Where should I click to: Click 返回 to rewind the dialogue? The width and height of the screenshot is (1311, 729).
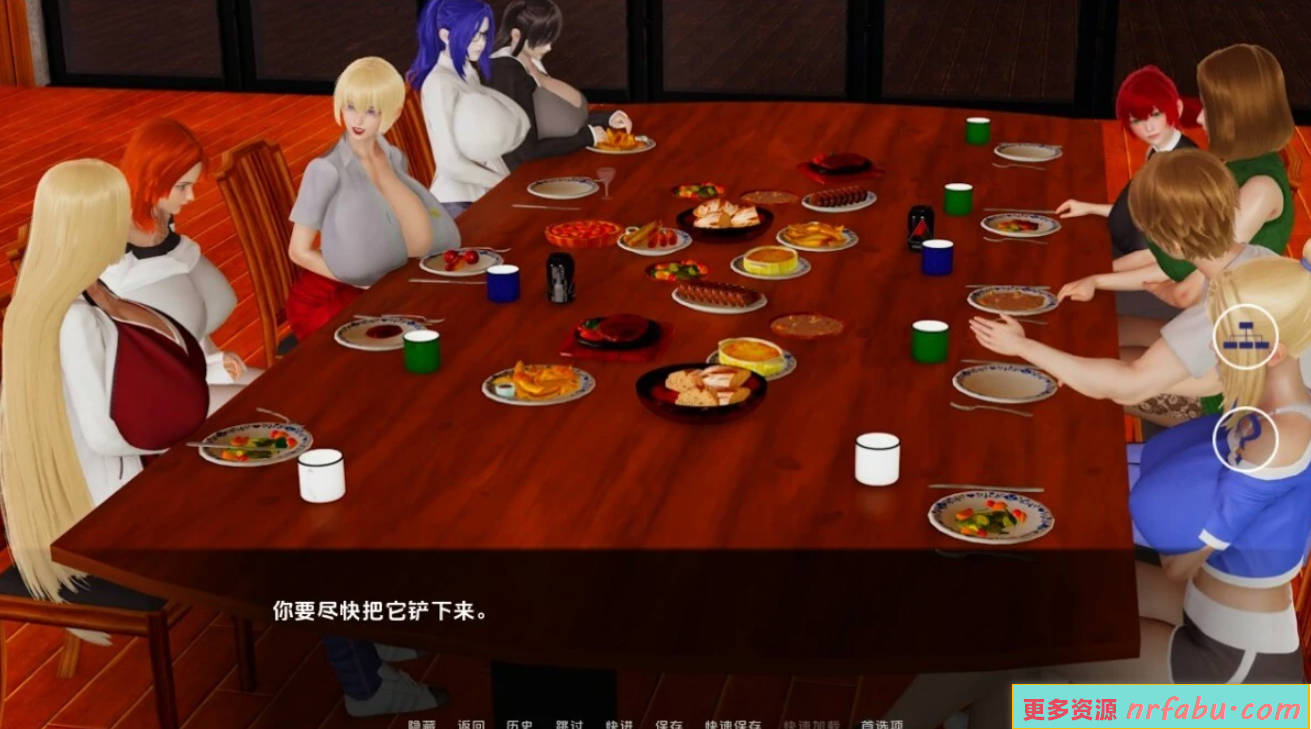[x=470, y=722]
